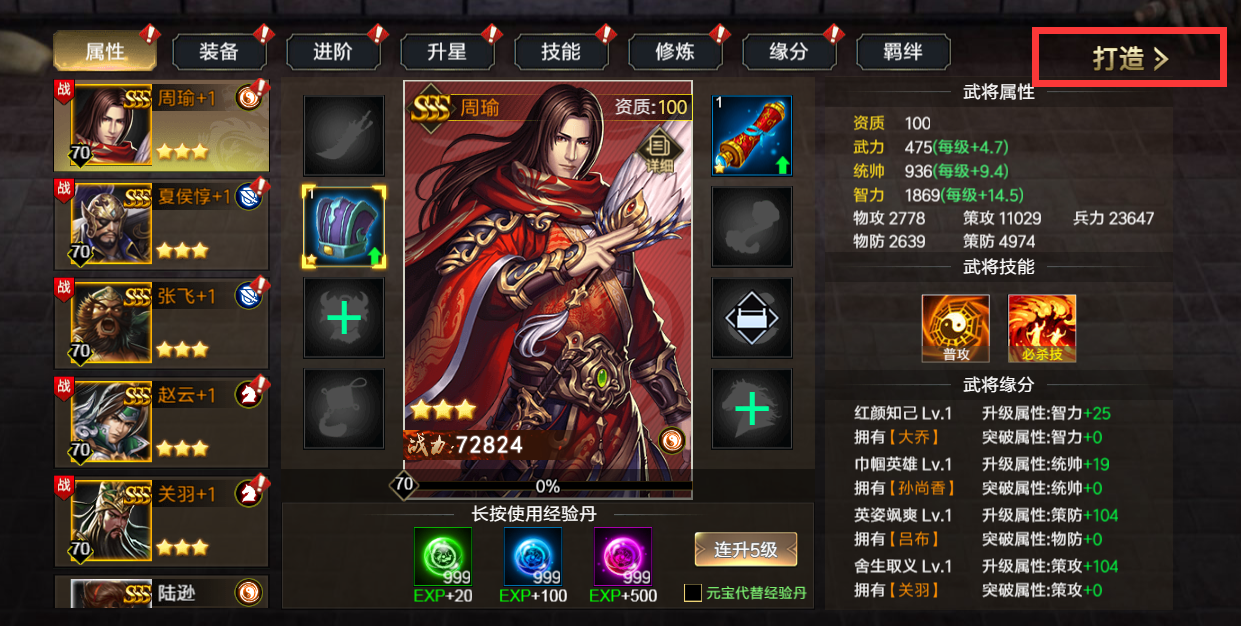
Task: Select the 技能 tab
Action: [x=561, y=52]
